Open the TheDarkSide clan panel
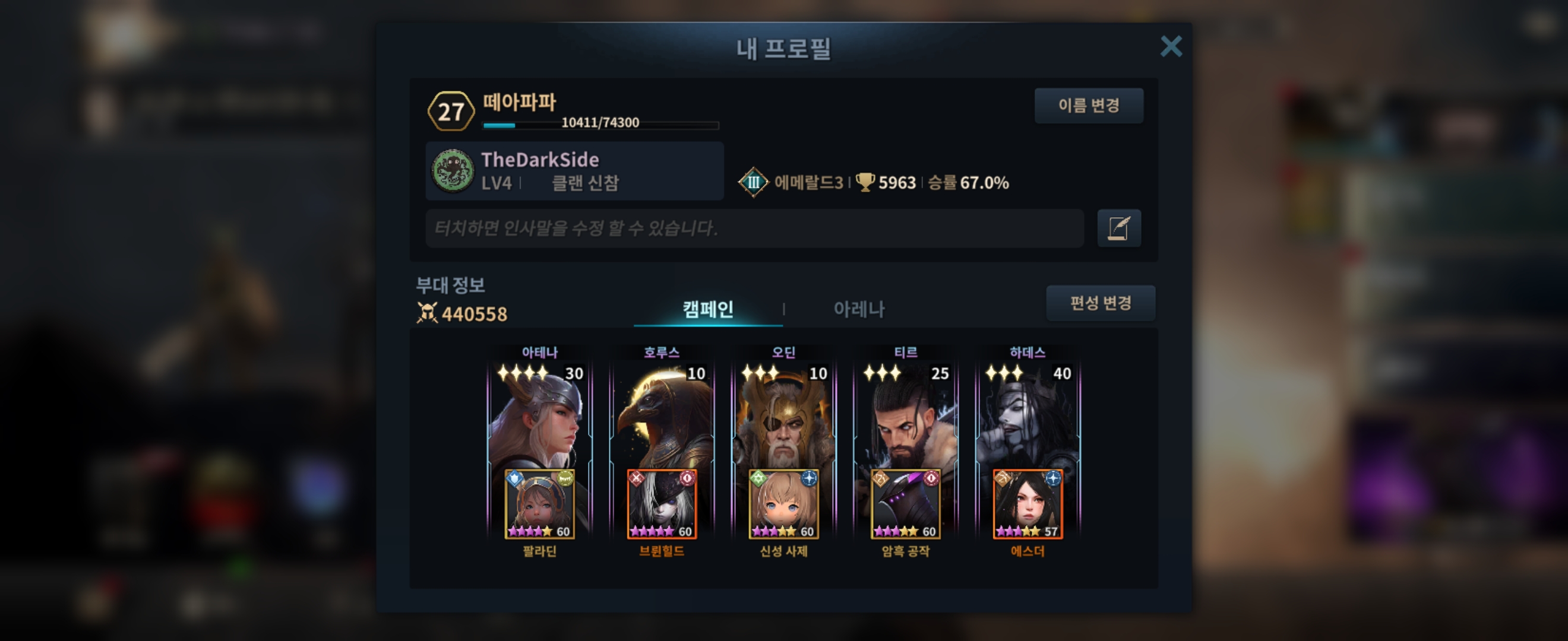 (574, 171)
